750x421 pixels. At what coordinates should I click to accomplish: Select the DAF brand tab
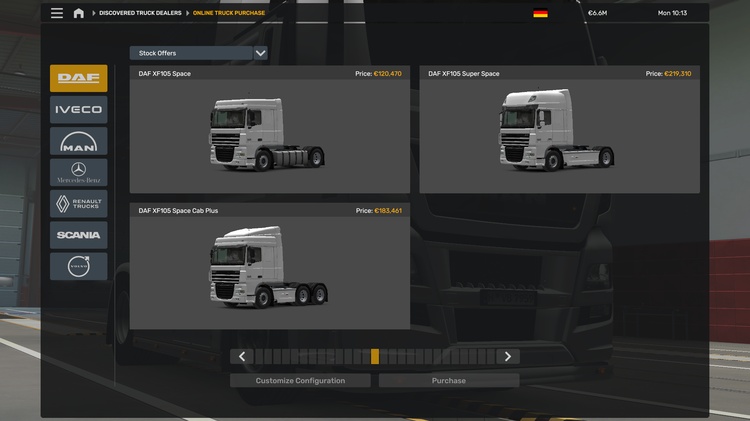[78, 78]
